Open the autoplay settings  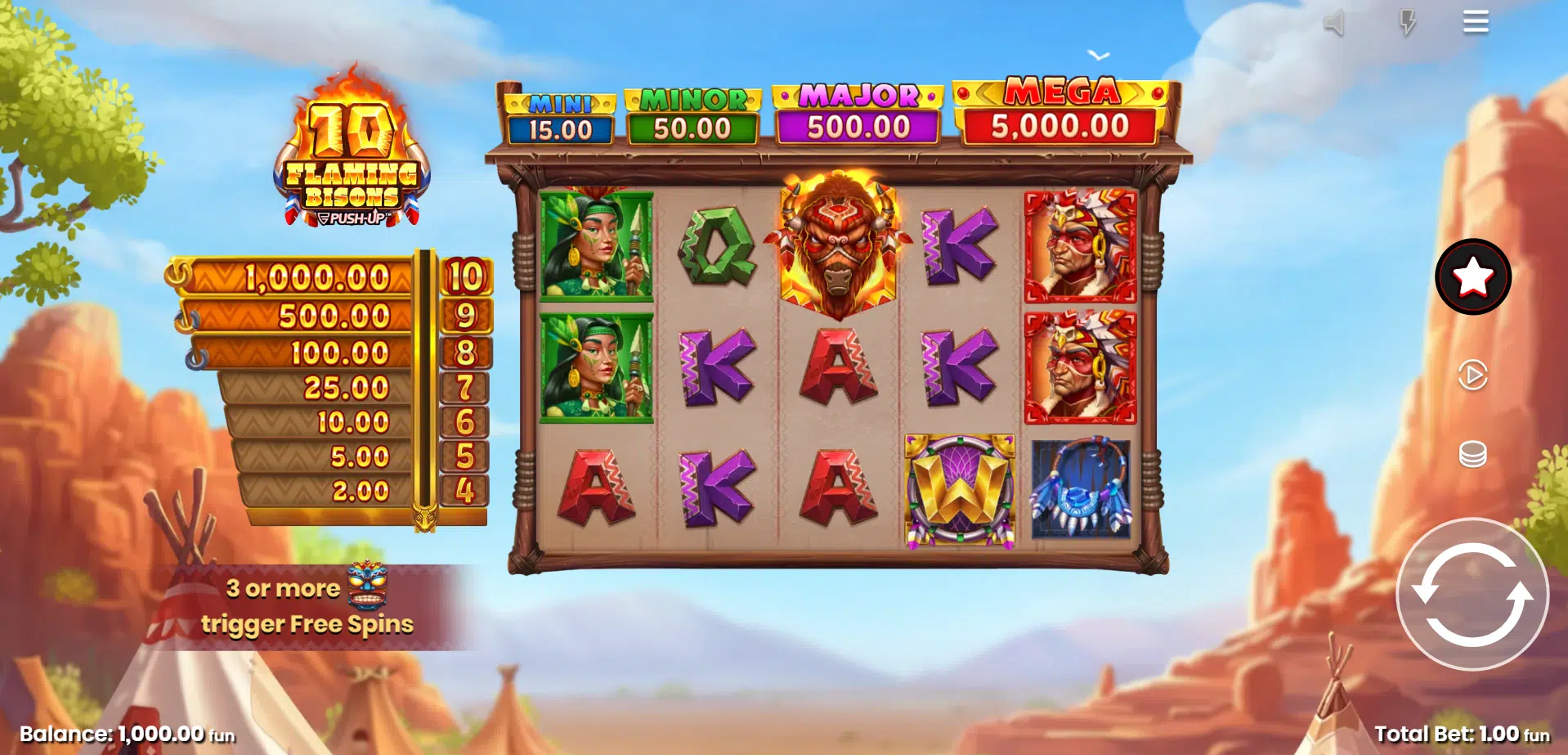tap(1472, 375)
